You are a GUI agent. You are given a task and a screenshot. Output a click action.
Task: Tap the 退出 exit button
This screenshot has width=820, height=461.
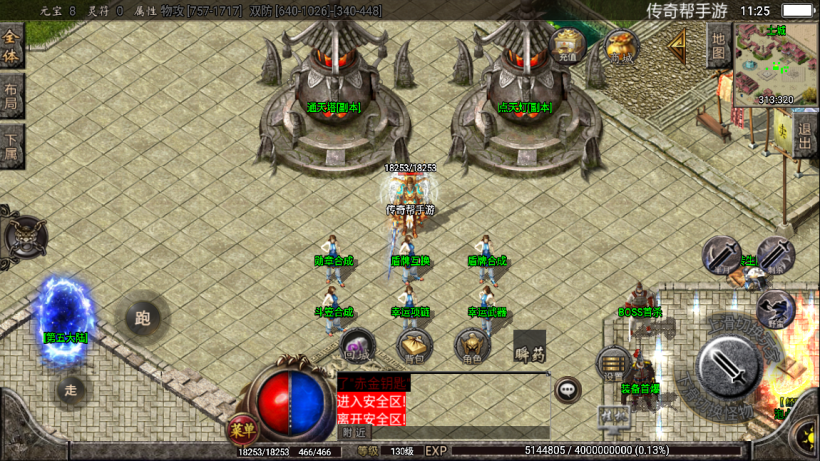pos(806,133)
